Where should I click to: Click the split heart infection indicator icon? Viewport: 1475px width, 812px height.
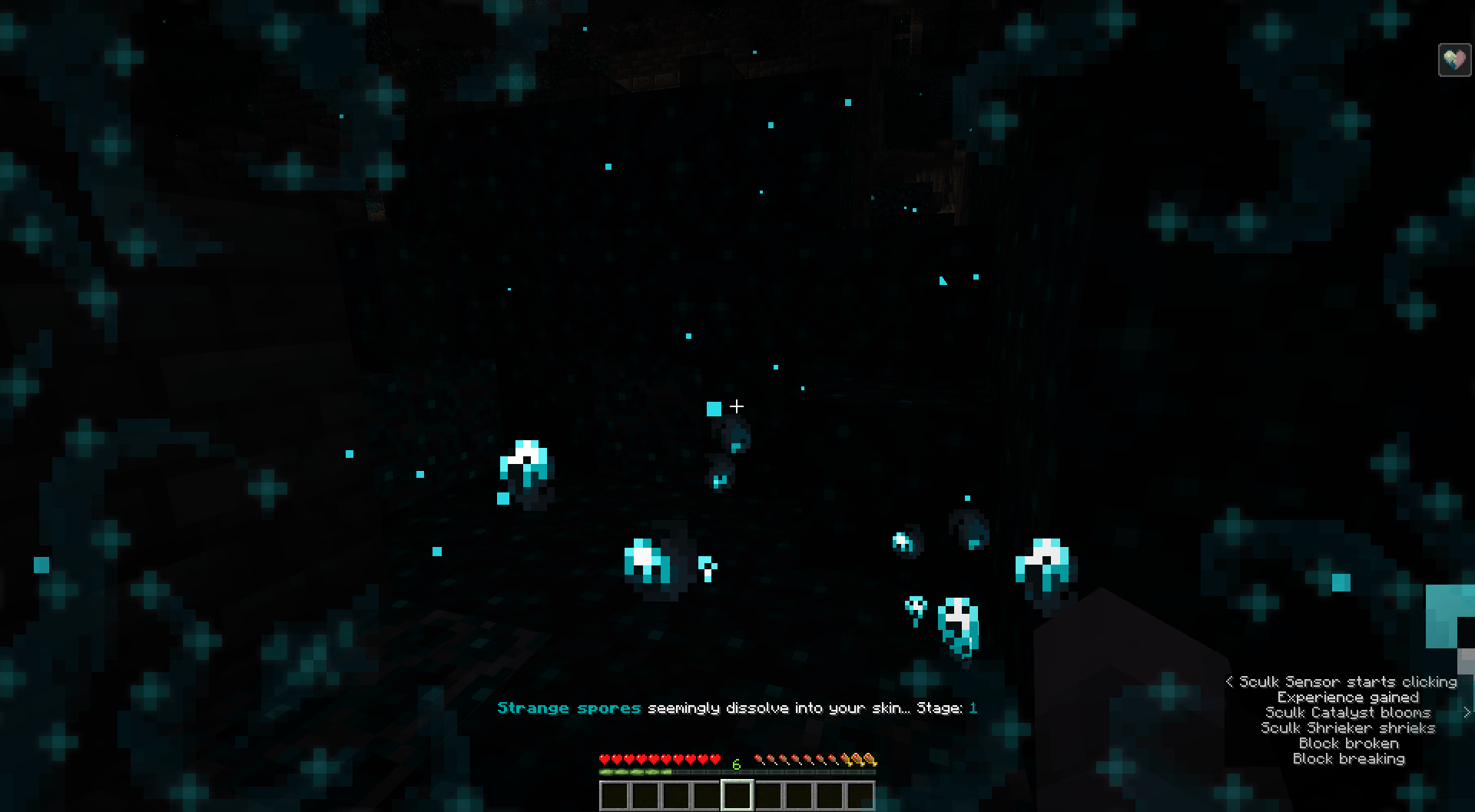pyautogui.click(x=1455, y=59)
